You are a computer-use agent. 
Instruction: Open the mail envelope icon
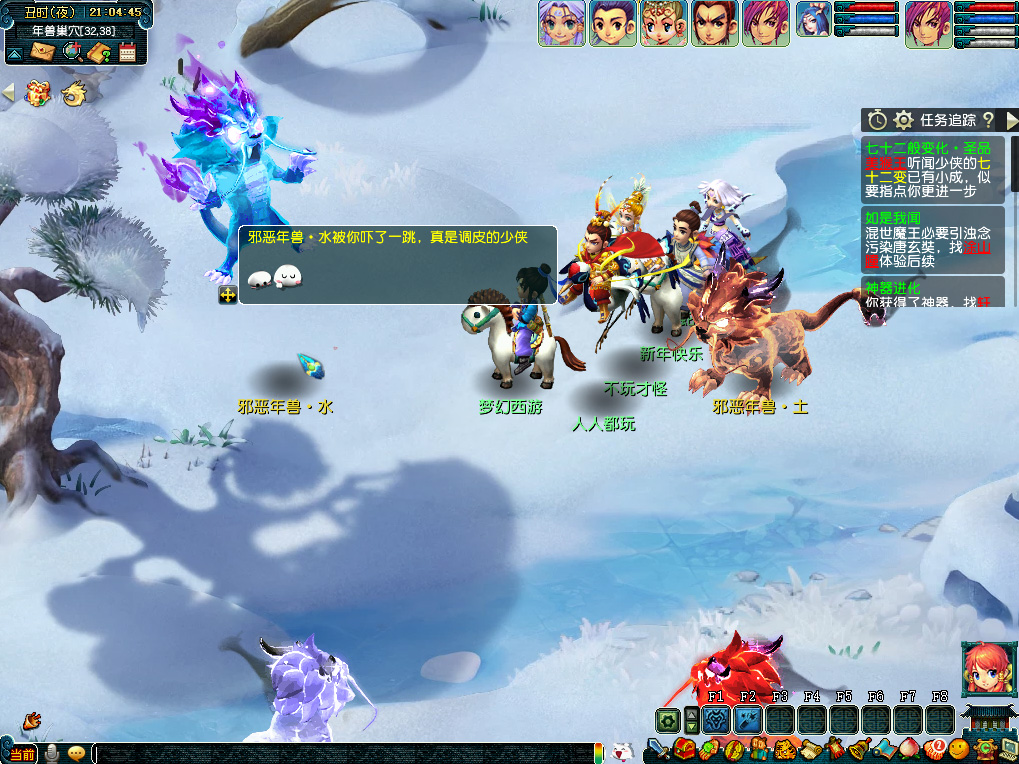click(x=42, y=52)
